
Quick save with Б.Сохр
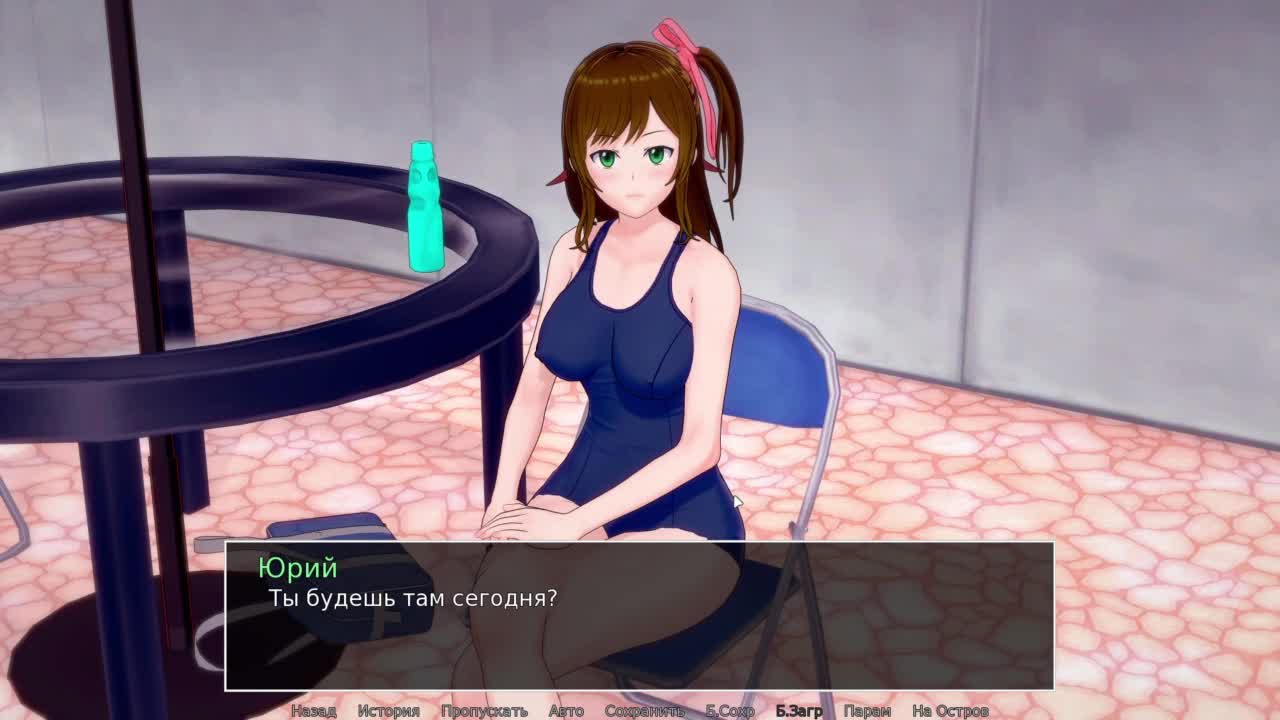click(x=730, y=711)
